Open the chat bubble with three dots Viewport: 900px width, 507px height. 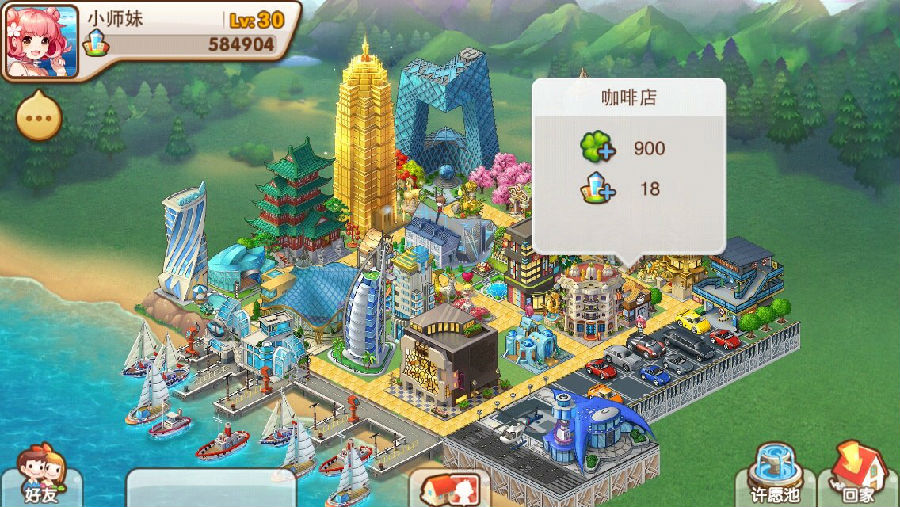(39, 119)
